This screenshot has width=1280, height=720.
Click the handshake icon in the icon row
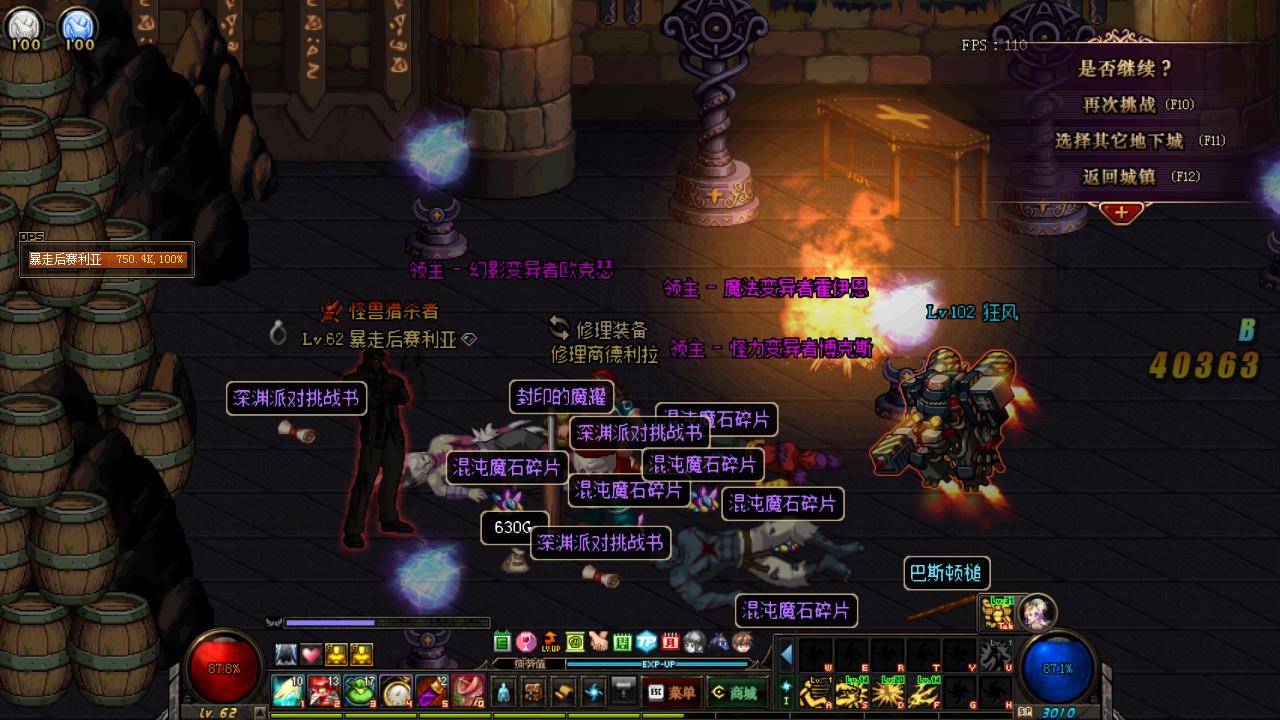click(x=598, y=642)
